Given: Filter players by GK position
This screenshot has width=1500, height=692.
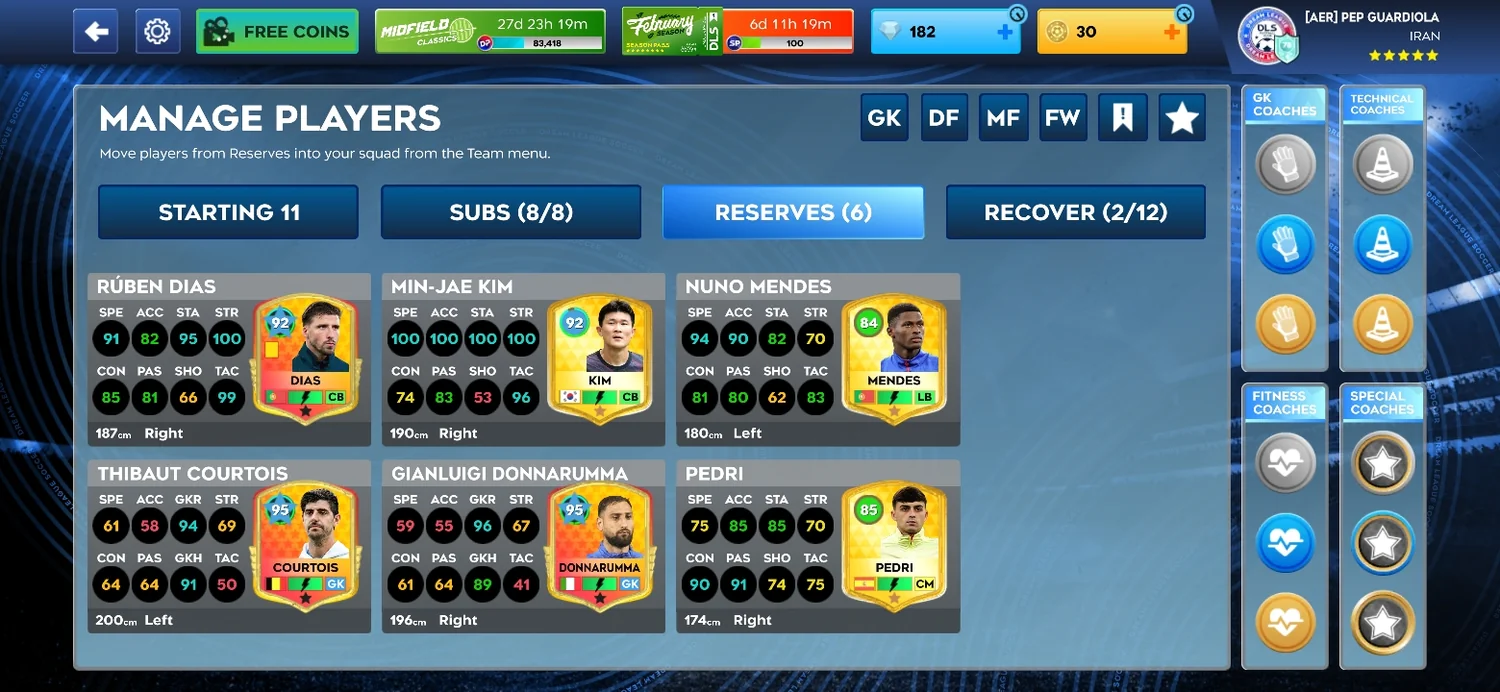Looking at the screenshot, I should (x=884, y=118).
